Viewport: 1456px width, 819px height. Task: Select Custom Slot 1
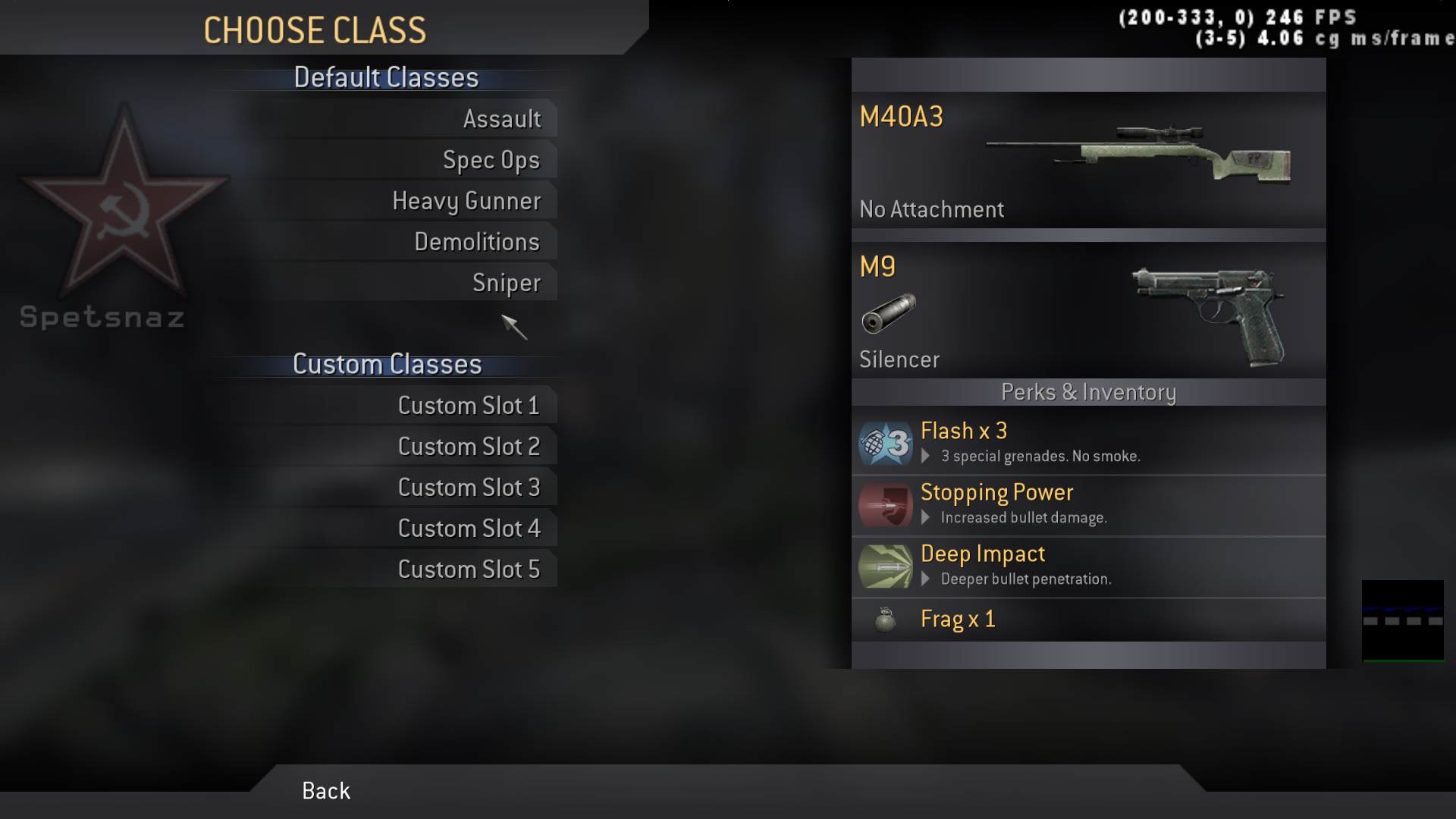[469, 406]
